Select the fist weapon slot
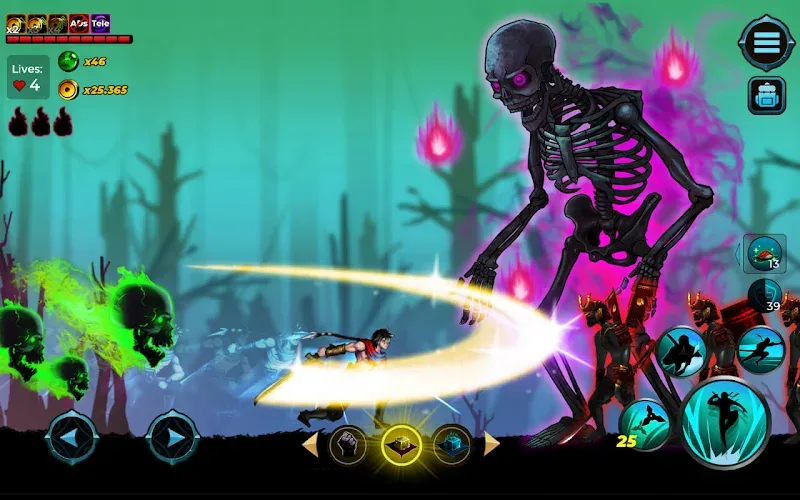Viewport: 800px width, 500px height. (348, 443)
